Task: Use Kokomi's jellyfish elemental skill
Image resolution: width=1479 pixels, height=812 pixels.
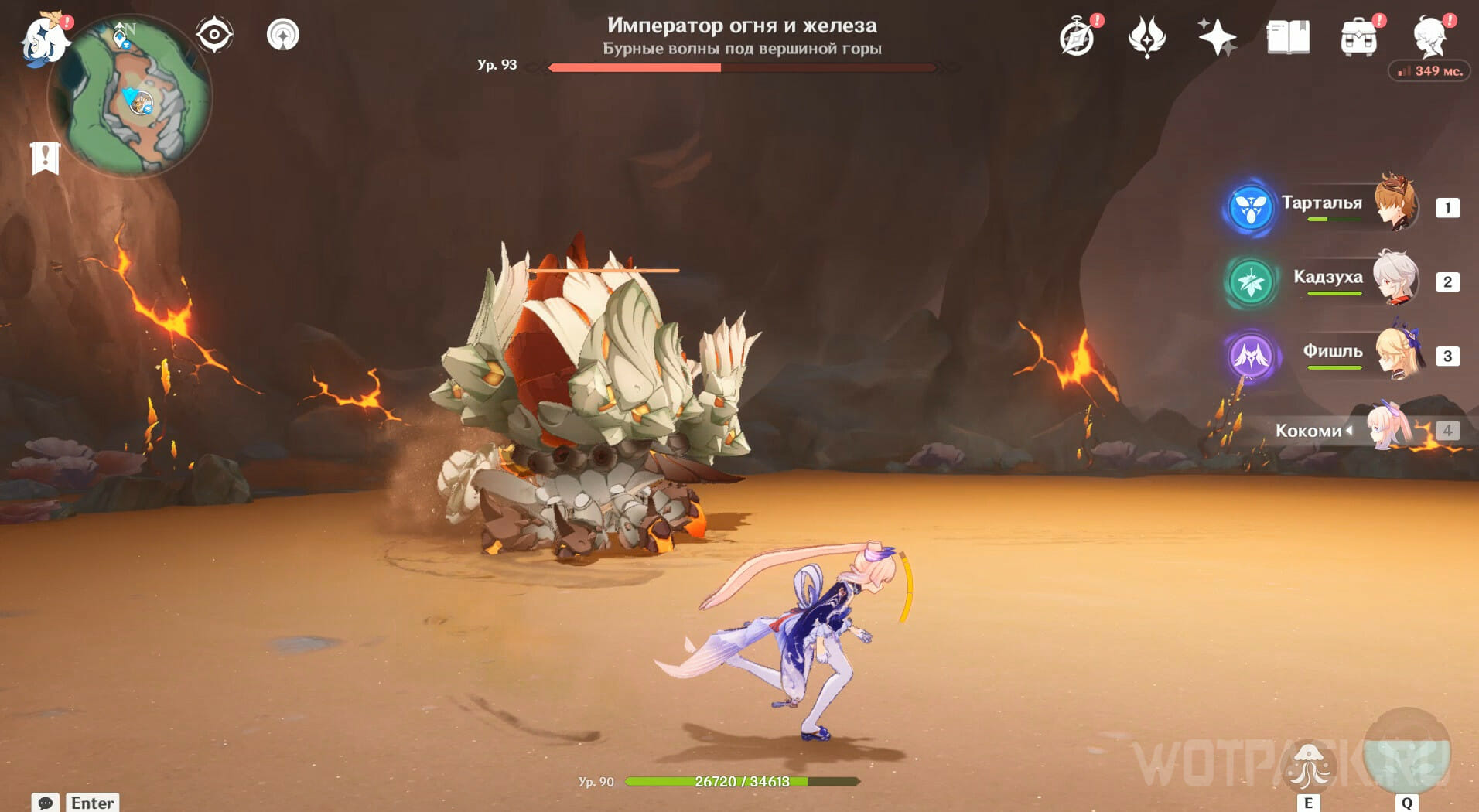Action: click(x=1308, y=765)
